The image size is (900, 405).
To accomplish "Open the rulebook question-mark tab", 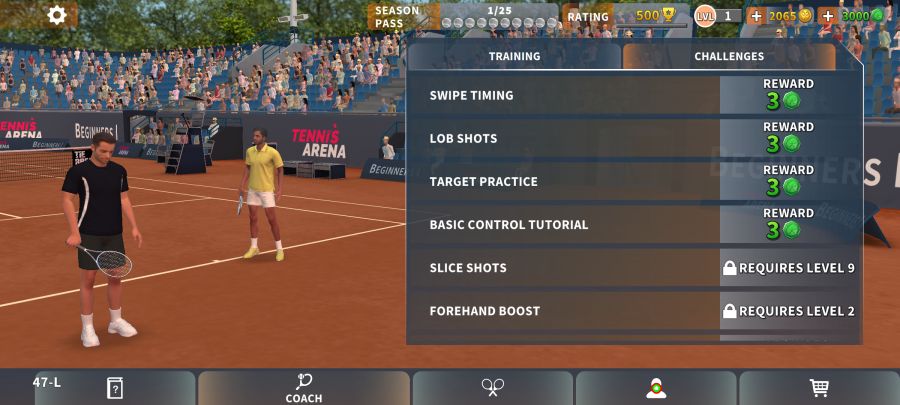I will point(115,388).
